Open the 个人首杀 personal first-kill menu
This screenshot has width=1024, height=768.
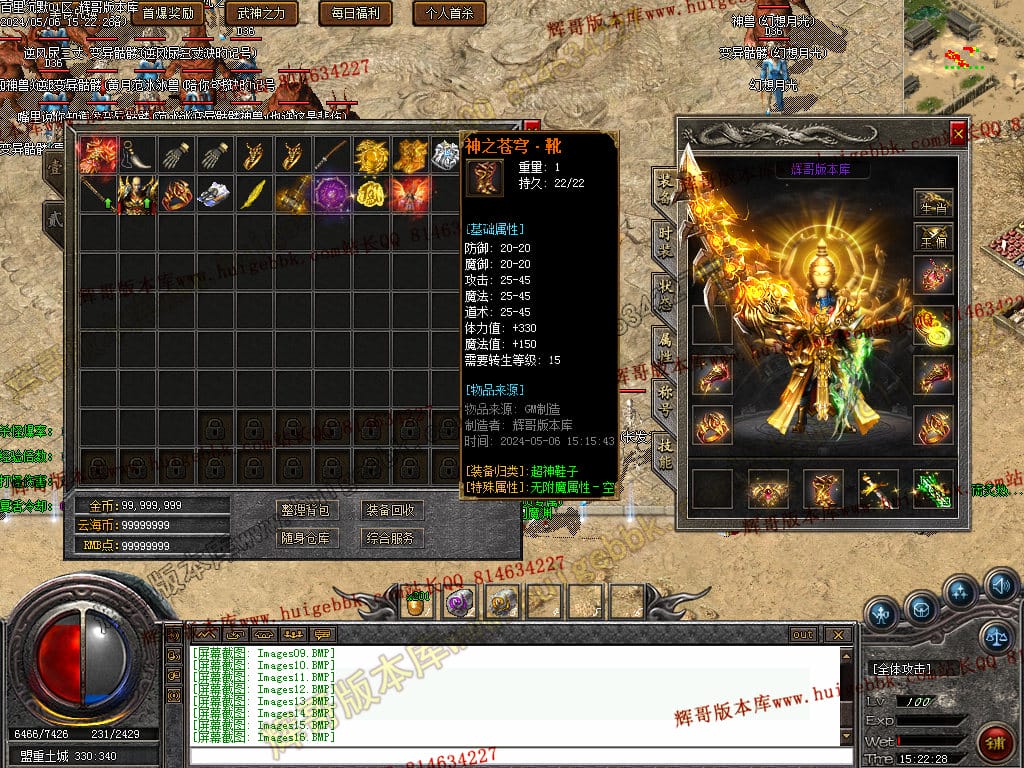(x=449, y=13)
